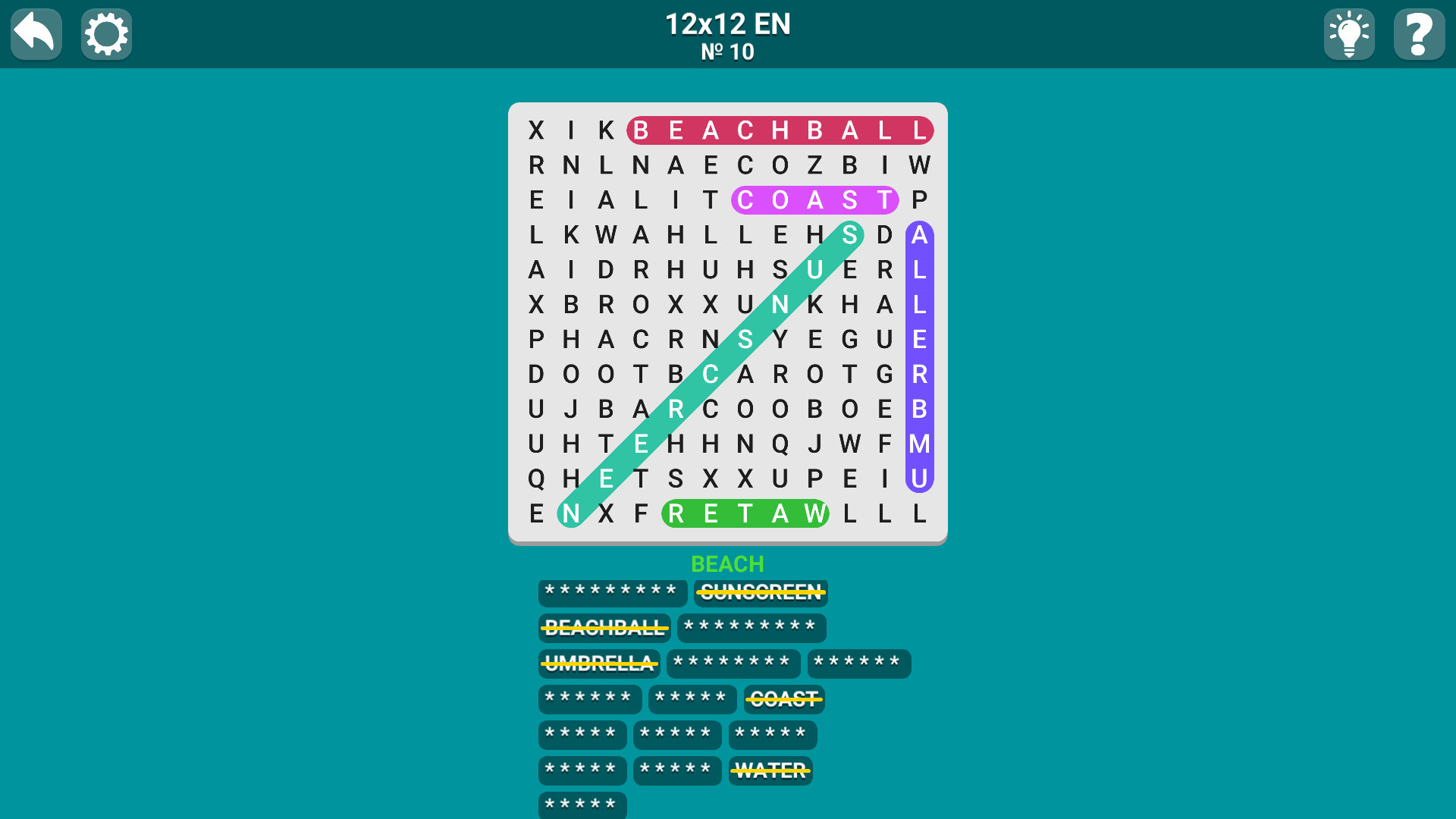Select the first hidden asterisk word chip
Image resolution: width=1456 pixels, height=819 pixels.
click(613, 592)
